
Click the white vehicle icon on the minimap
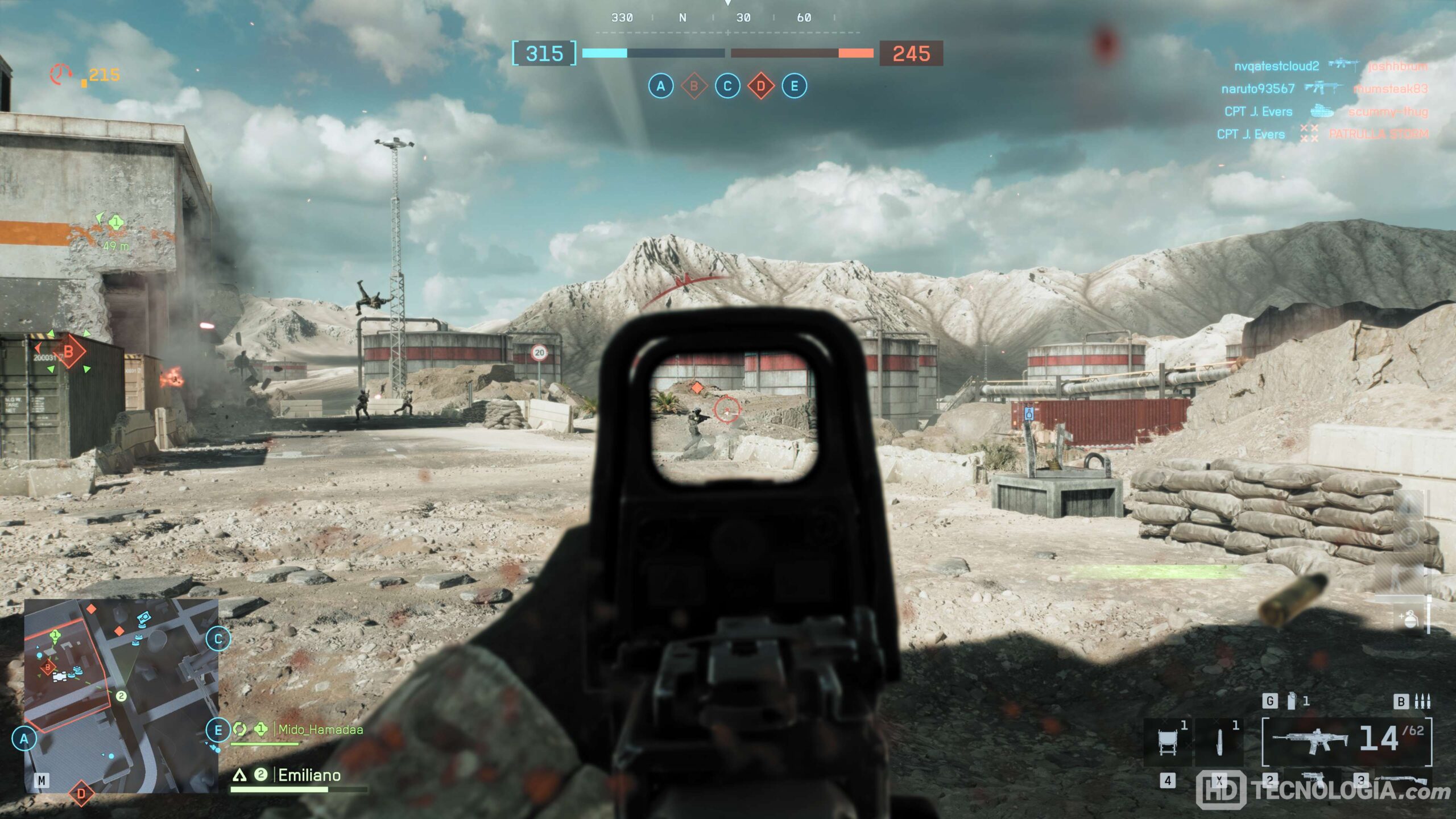point(59,676)
